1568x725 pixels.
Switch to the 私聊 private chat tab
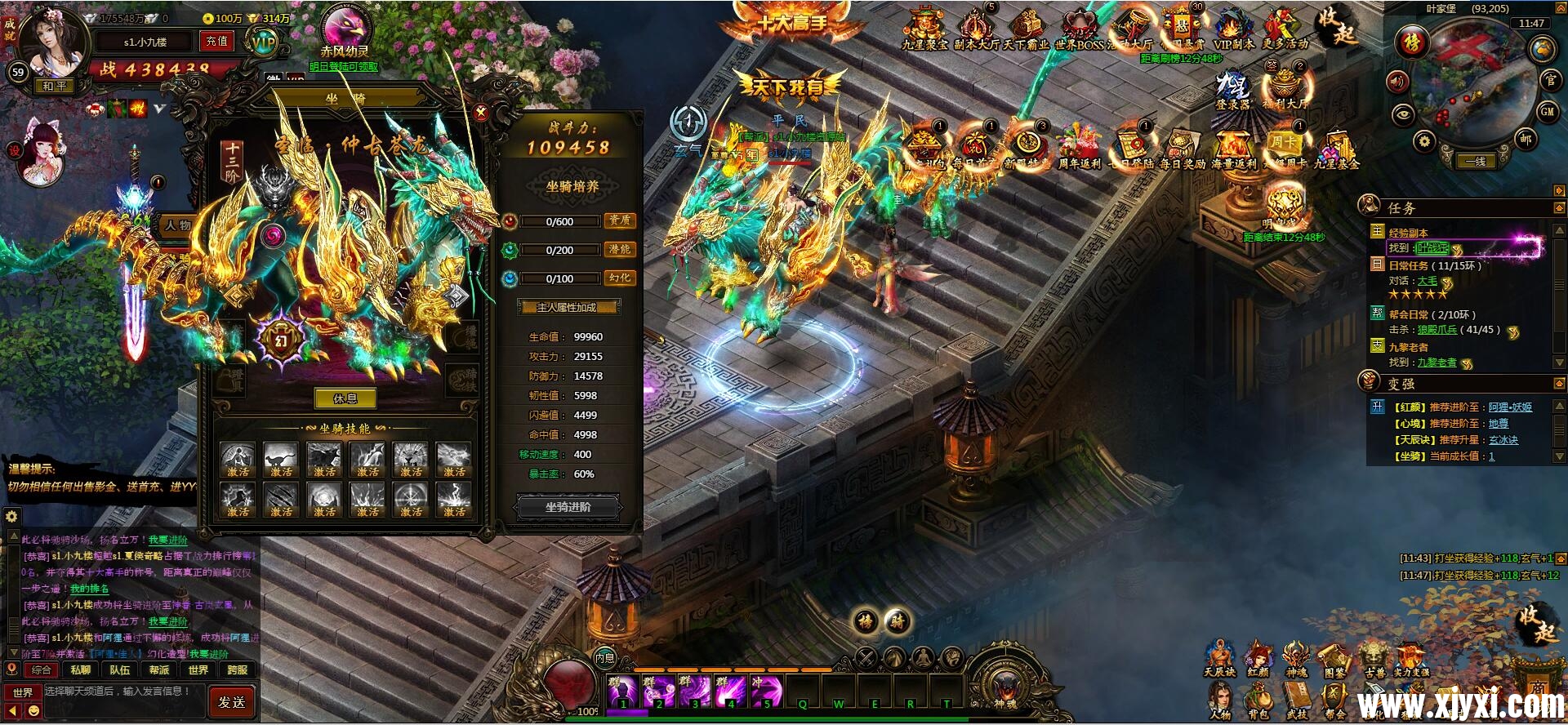pos(80,670)
